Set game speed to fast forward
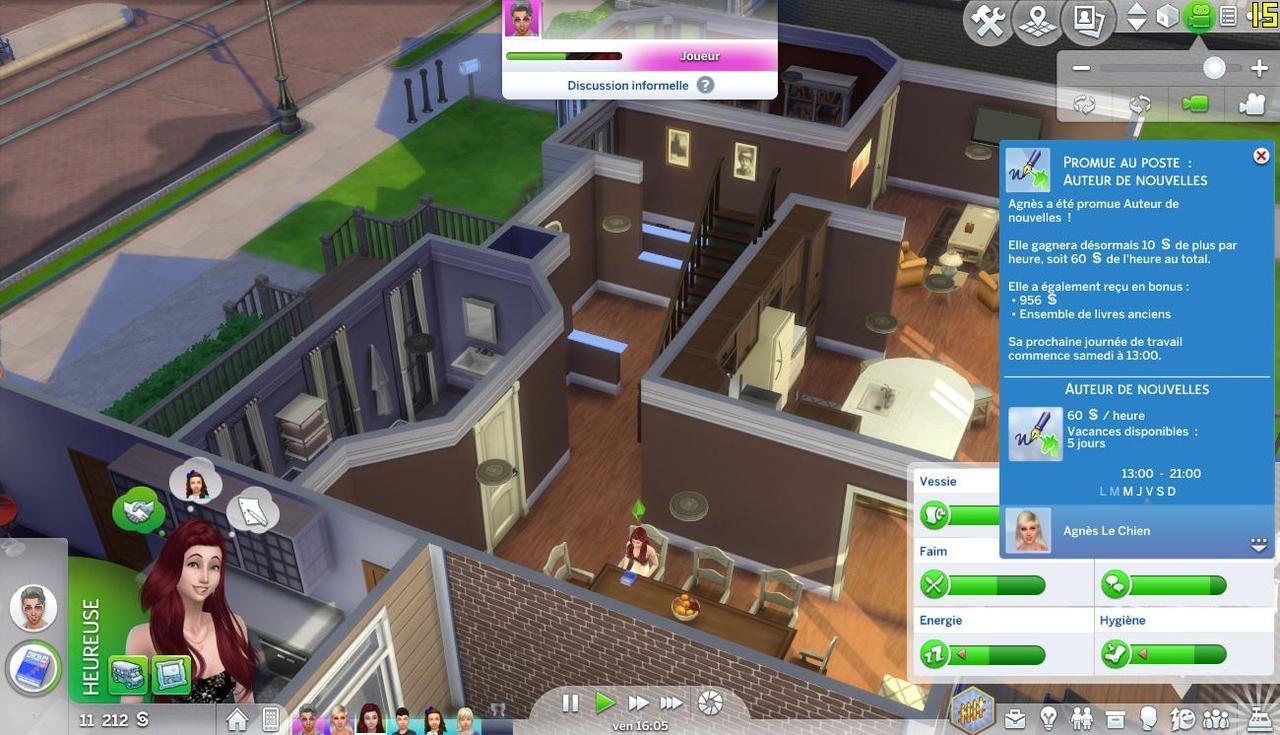1280x735 pixels. click(638, 703)
